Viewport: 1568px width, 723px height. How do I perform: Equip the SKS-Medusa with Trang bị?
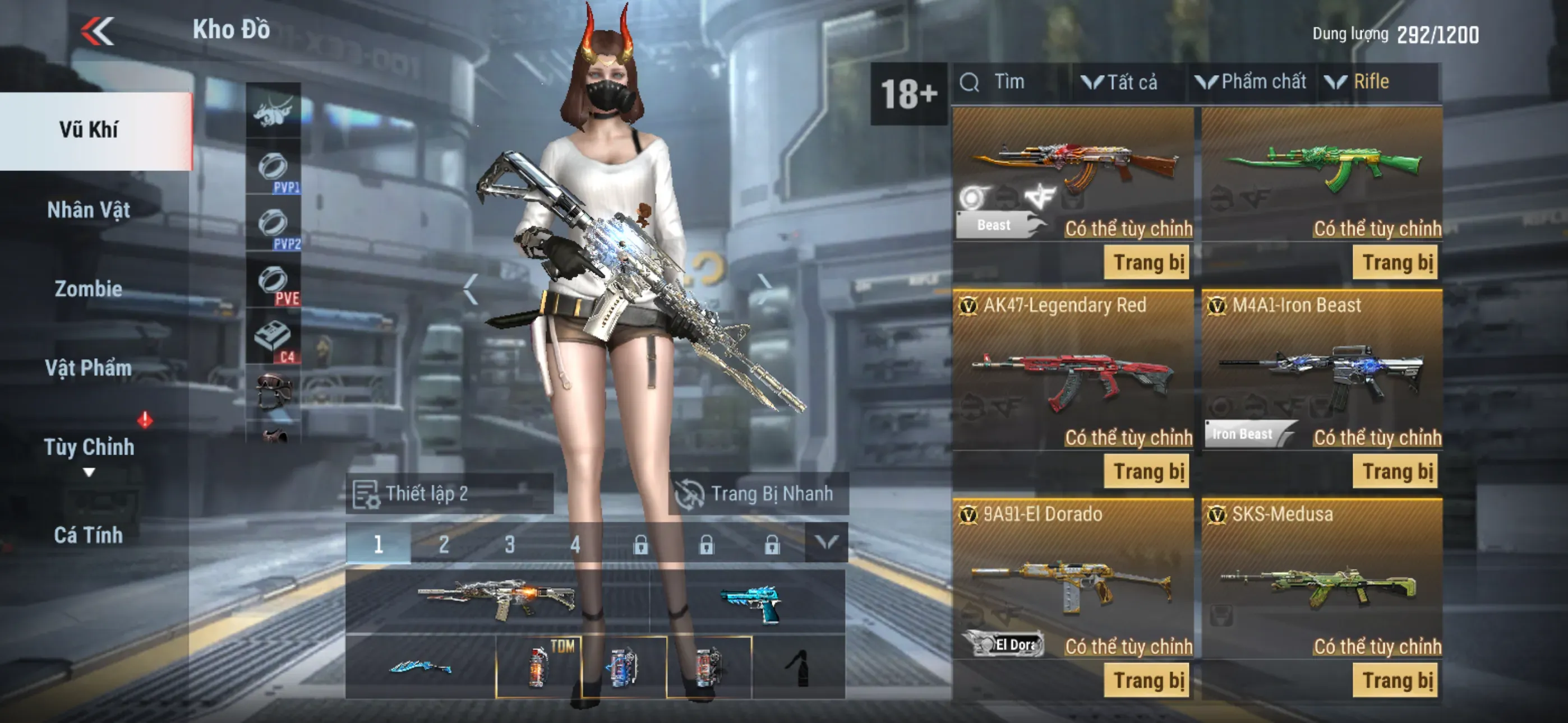click(x=1396, y=680)
